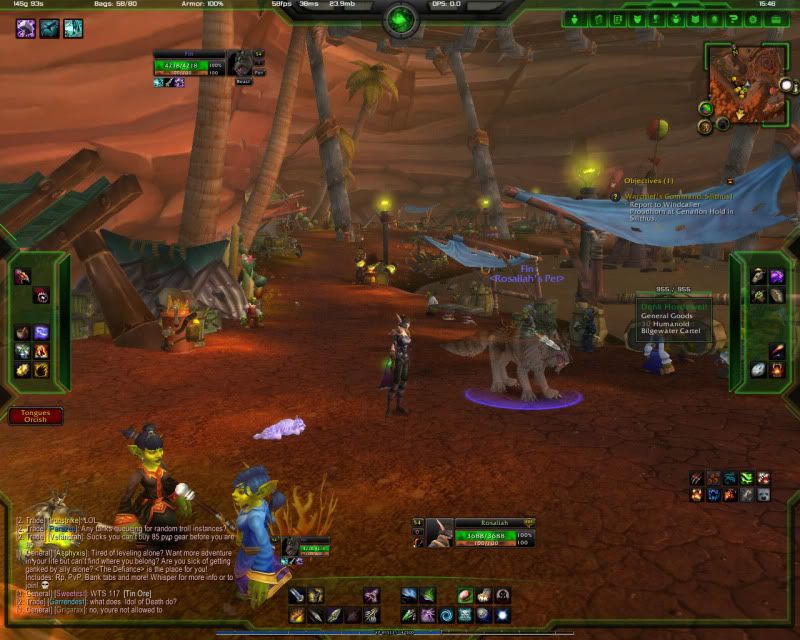
Task: Activate the blue swirl ability on action bar
Action: click(x=447, y=614)
